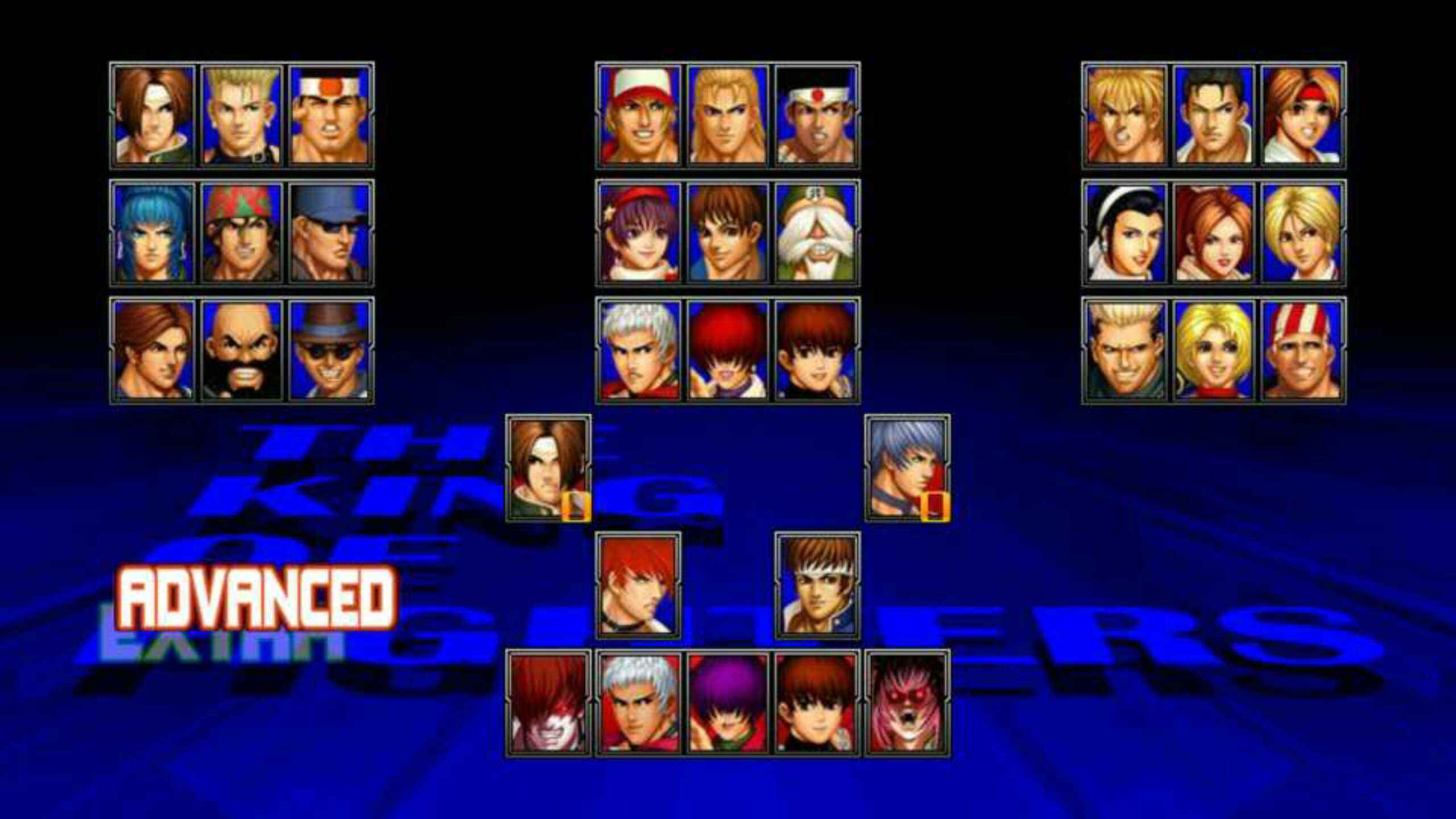1456x819 pixels.
Task: Select purple-haired Athena portrait
Action: pos(639,233)
